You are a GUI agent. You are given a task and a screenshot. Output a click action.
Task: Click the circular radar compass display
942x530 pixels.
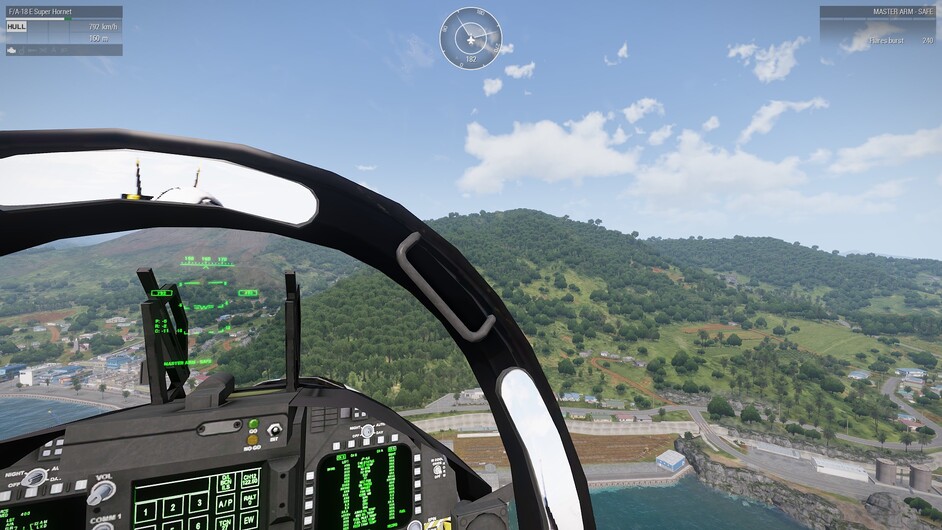(471, 38)
